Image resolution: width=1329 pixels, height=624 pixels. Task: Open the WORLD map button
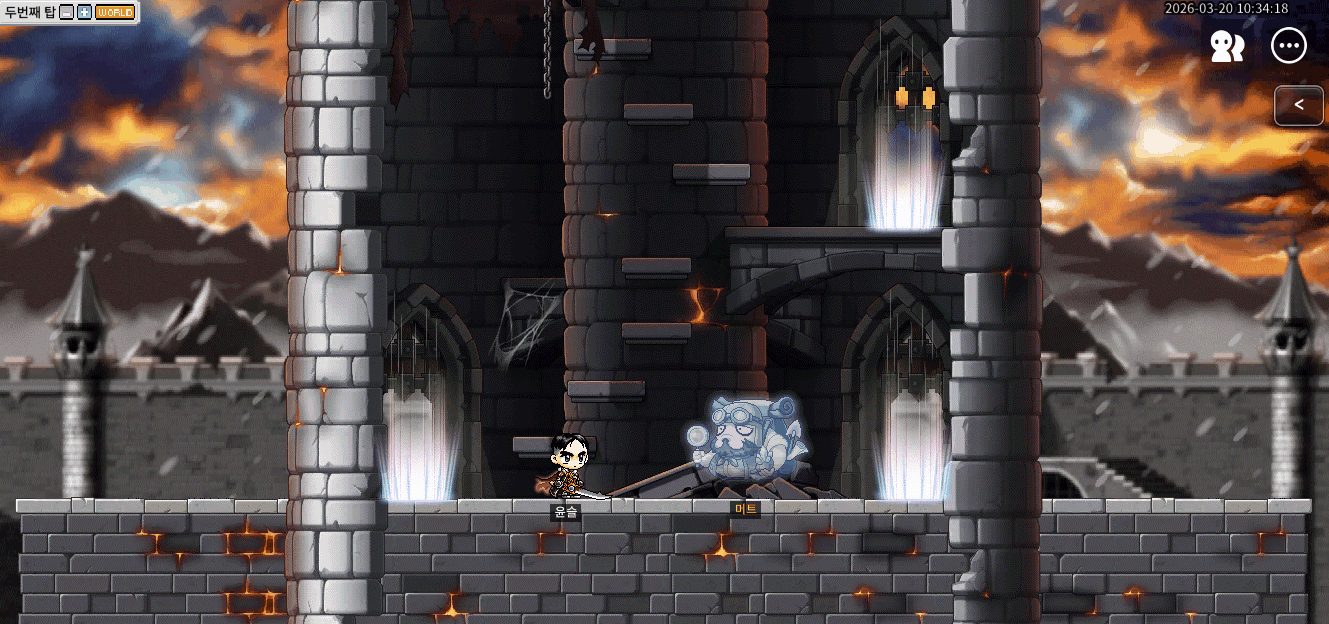tap(114, 12)
